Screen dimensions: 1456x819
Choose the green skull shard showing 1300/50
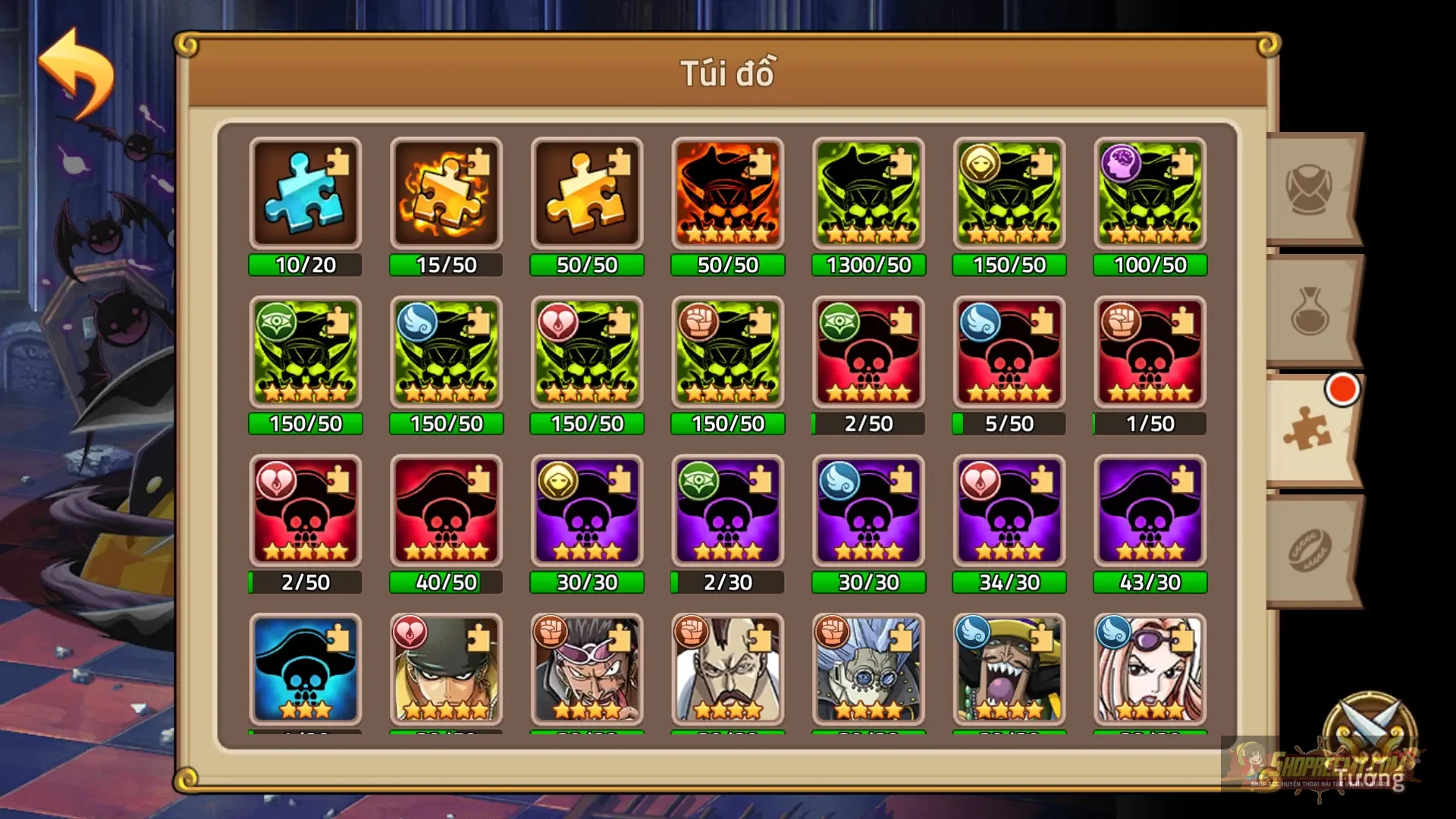pyautogui.click(x=868, y=193)
